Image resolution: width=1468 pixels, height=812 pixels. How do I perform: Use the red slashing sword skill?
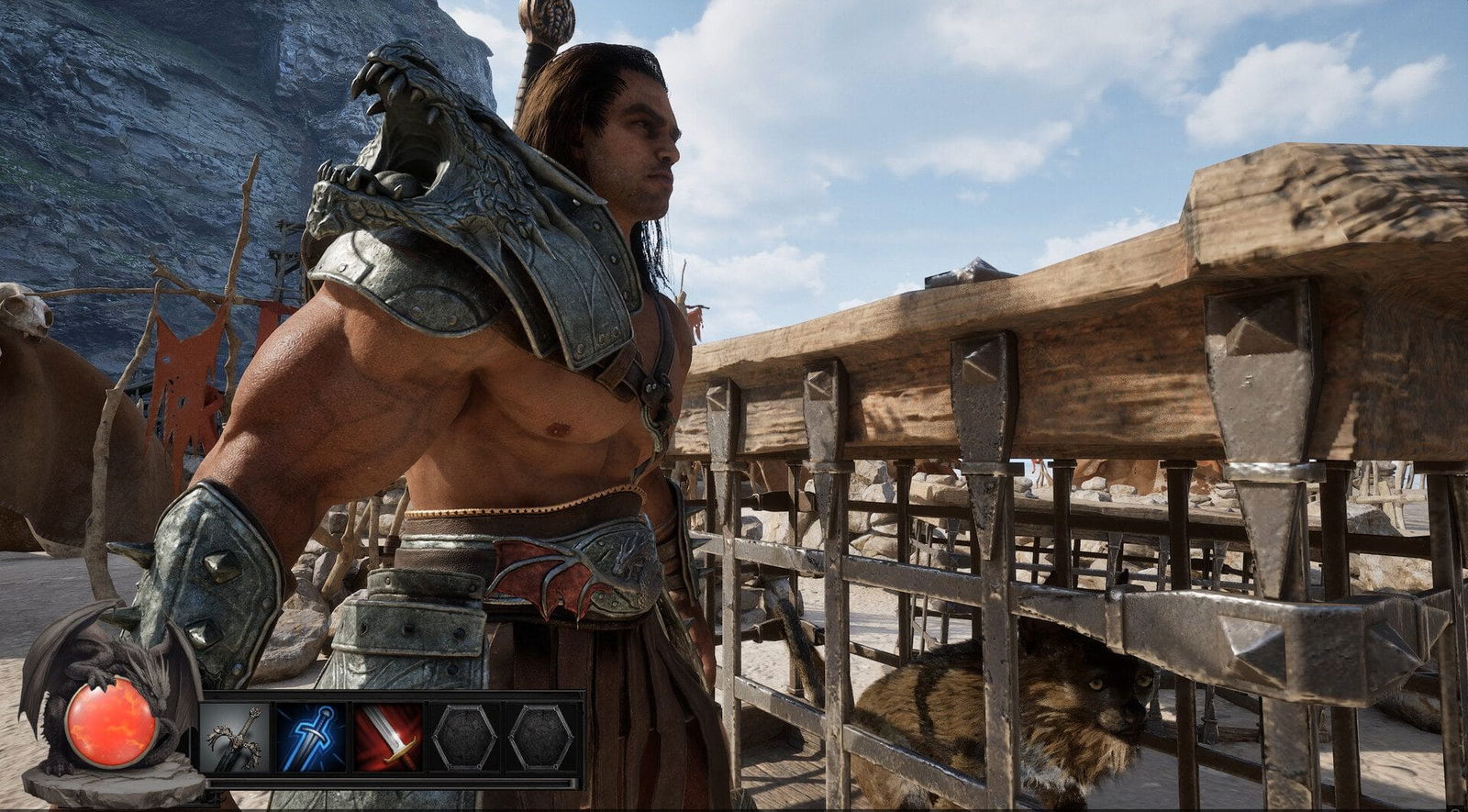click(x=388, y=738)
